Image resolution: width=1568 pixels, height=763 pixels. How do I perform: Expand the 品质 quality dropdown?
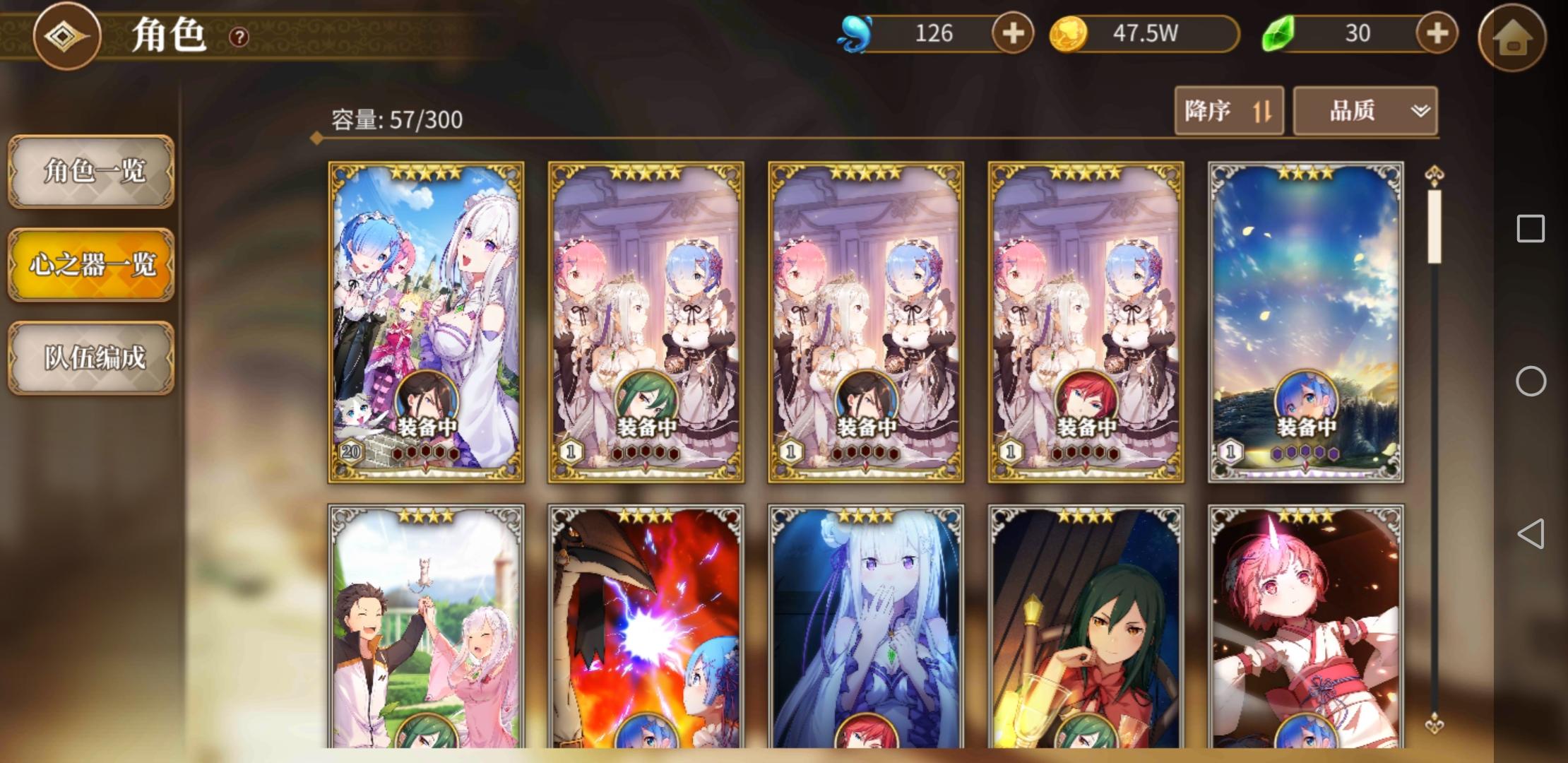[1365, 111]
